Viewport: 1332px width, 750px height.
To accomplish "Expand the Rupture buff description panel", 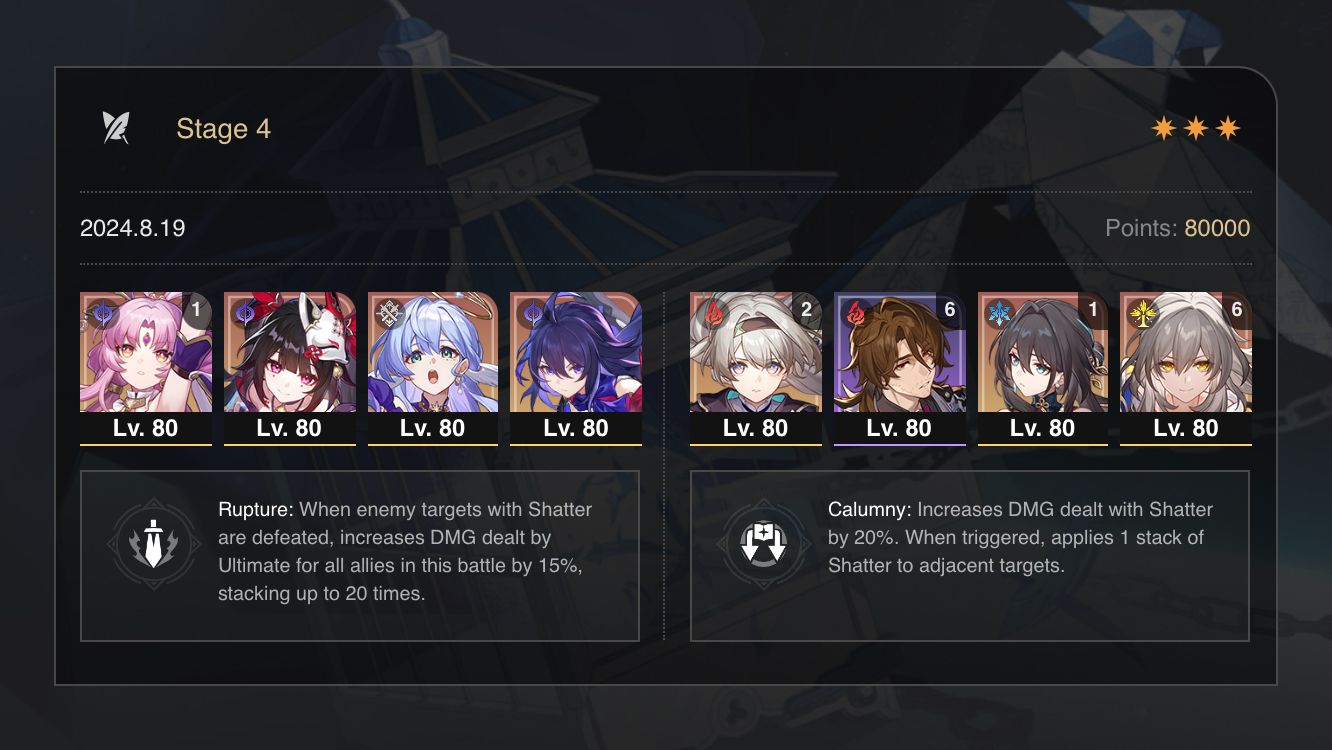I will tap(360, 555).
